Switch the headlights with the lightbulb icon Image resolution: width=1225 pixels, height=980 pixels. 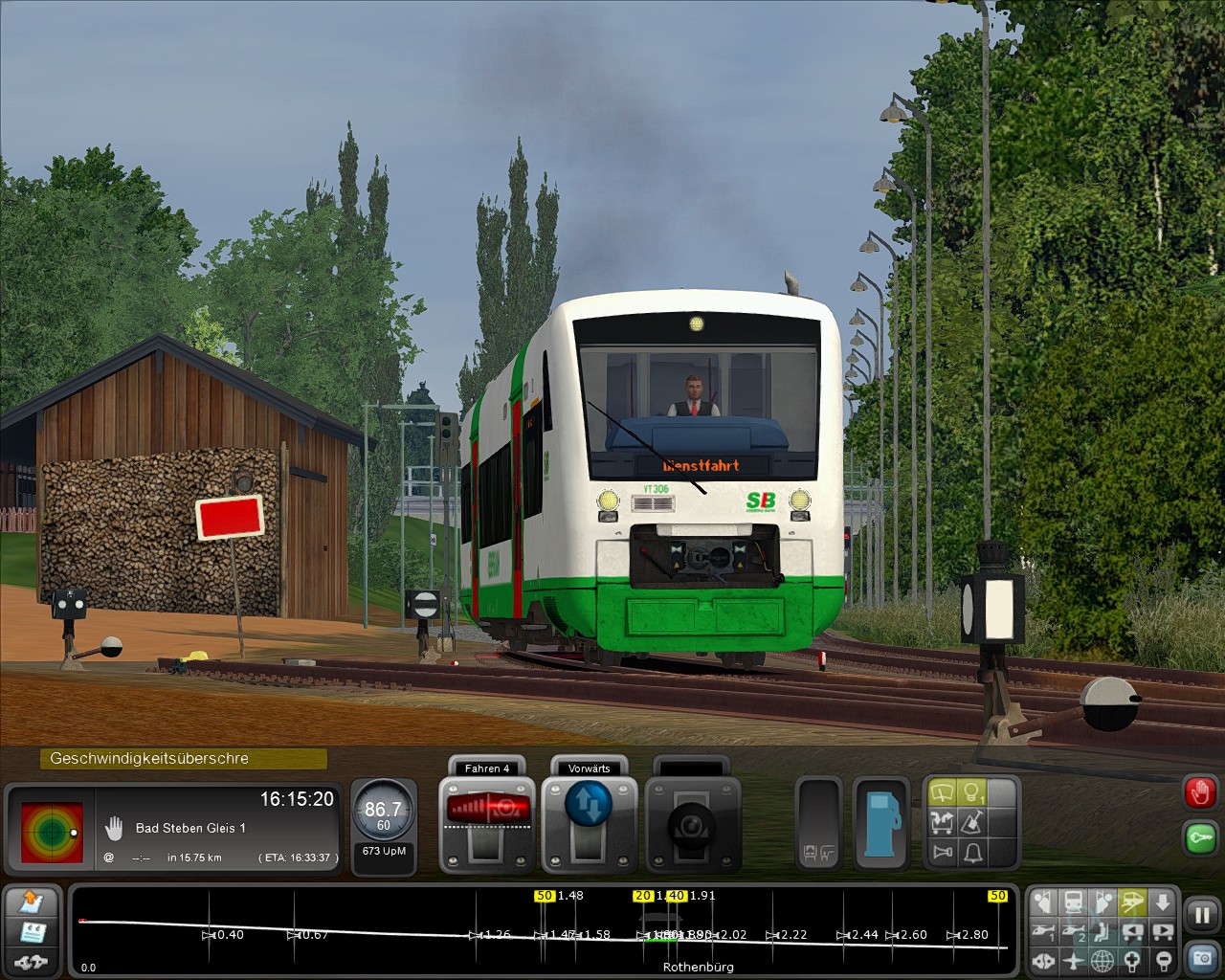tap(972, 793)
